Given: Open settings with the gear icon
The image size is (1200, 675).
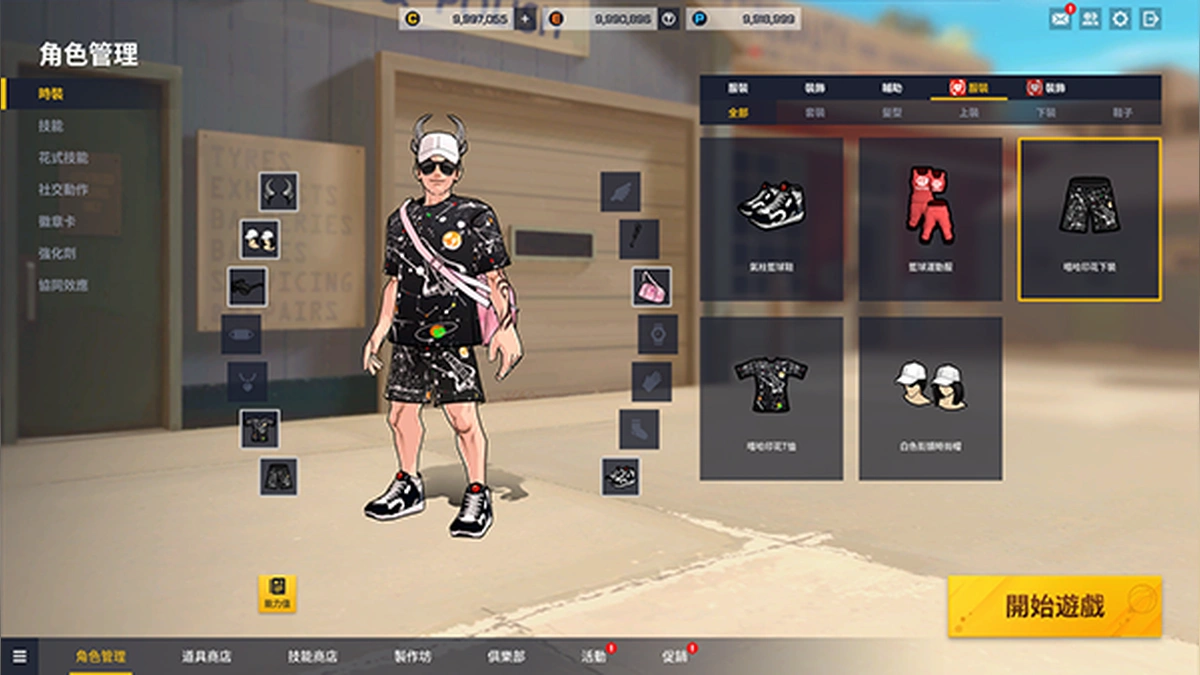Looking at the screenshot, I should [x=1120, y=19].
